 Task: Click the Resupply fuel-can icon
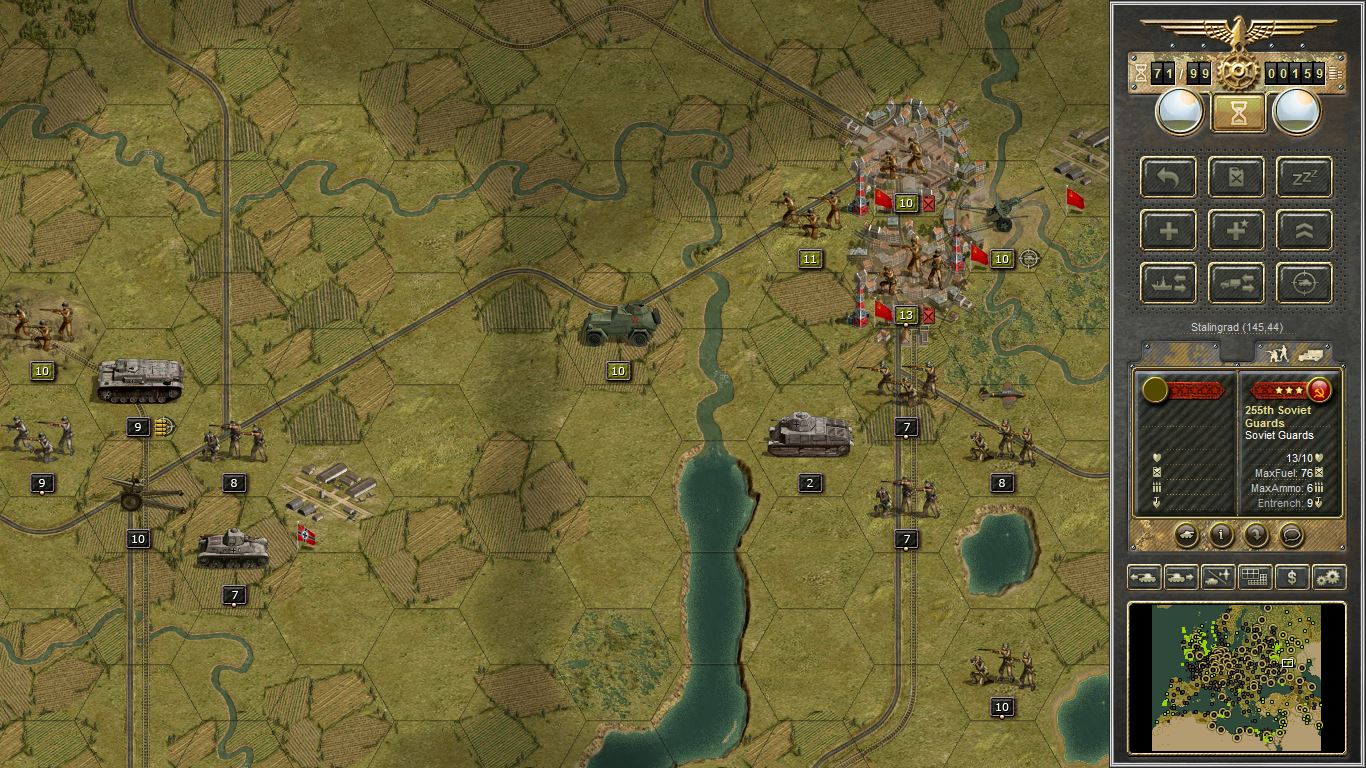click(x=1236, y=177)
